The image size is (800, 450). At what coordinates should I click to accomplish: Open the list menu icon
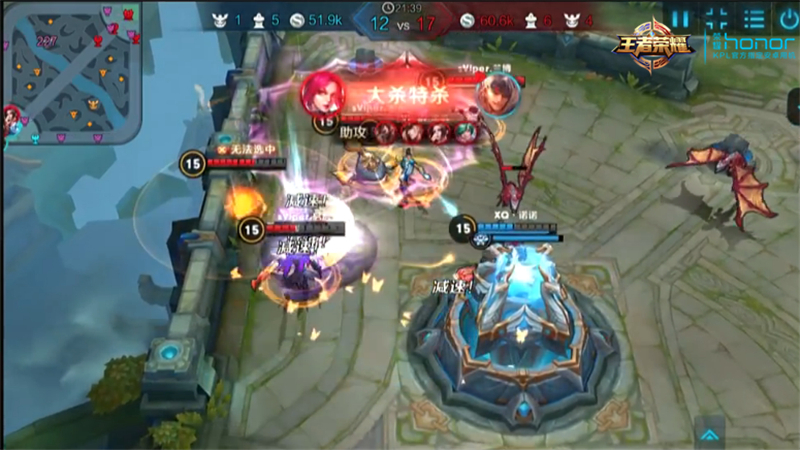click(x=752, y=18)
